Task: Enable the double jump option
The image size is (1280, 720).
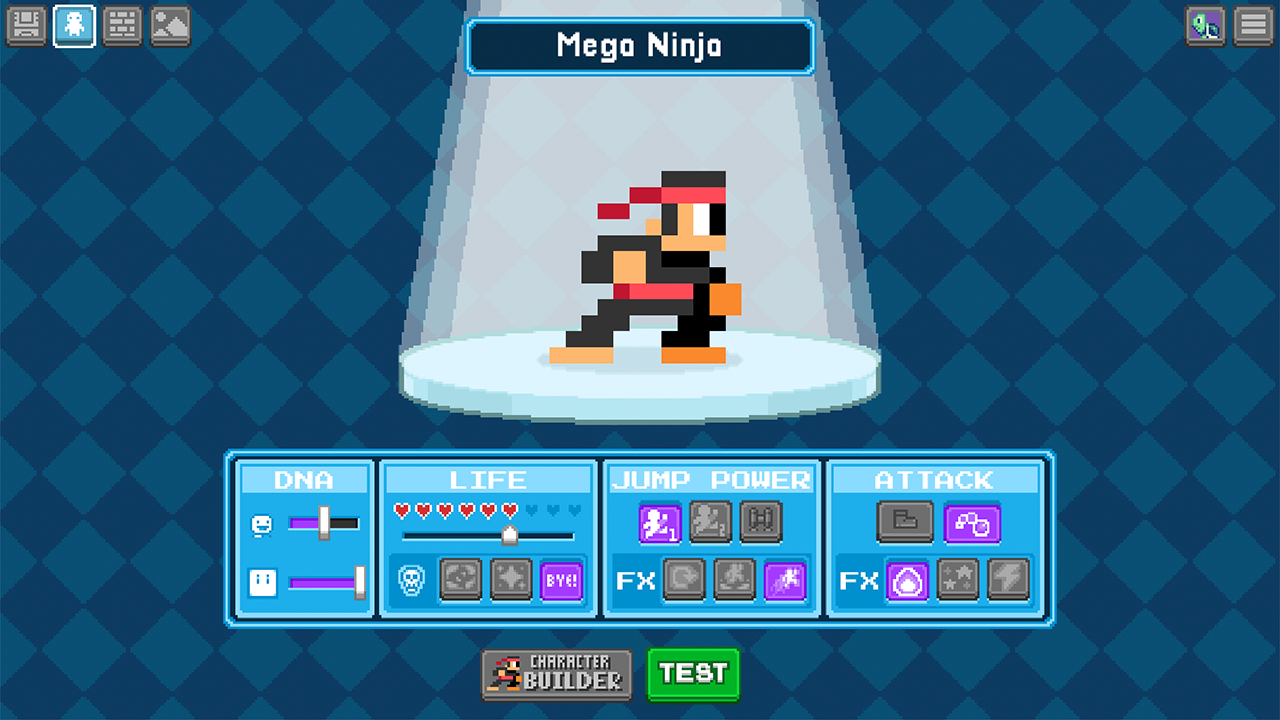Action: pyautogui.click(x=710, y=522)
